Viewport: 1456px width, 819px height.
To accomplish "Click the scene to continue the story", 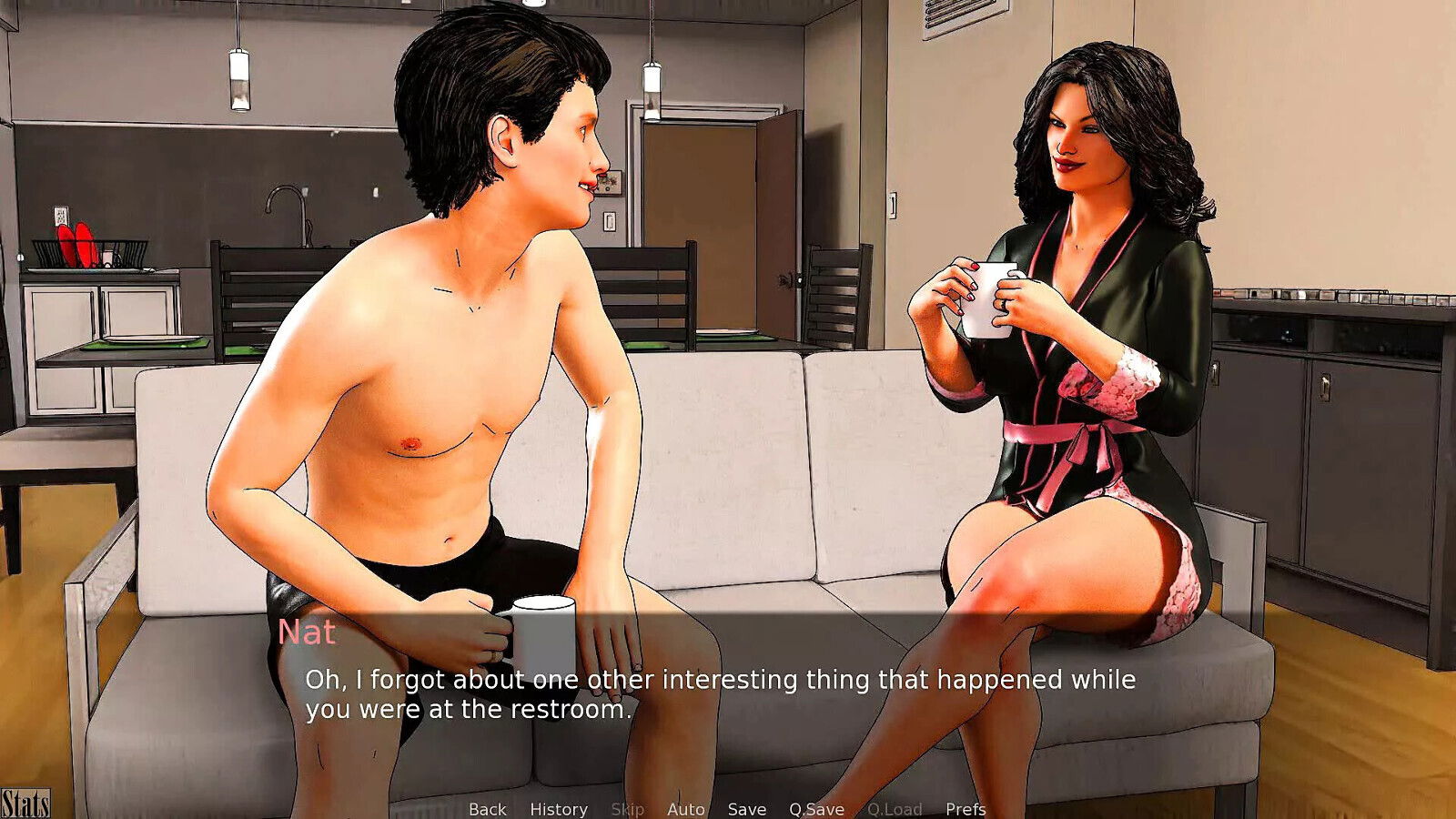I will pyautogui.click(x=728, y=364).
